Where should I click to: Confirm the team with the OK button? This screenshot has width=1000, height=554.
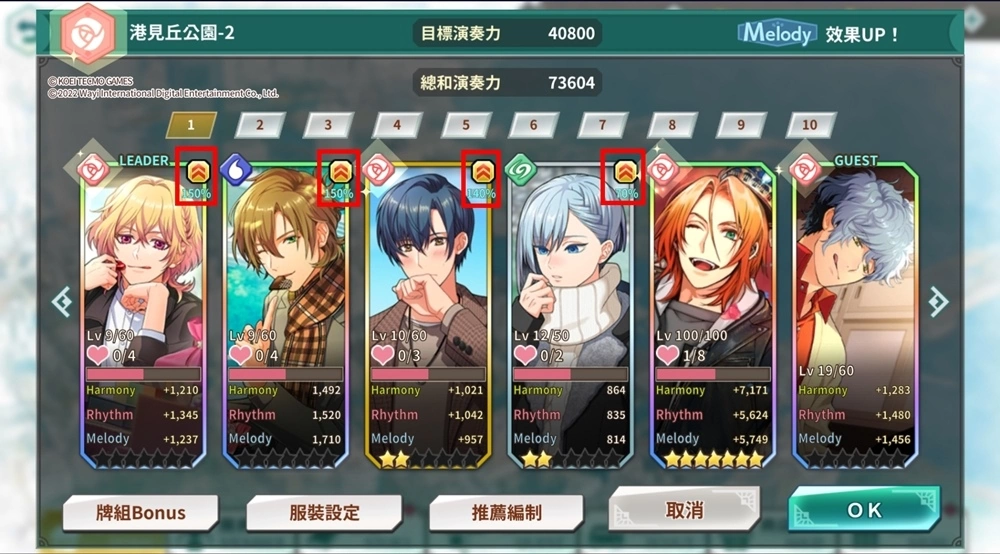[x=864, y=509]
